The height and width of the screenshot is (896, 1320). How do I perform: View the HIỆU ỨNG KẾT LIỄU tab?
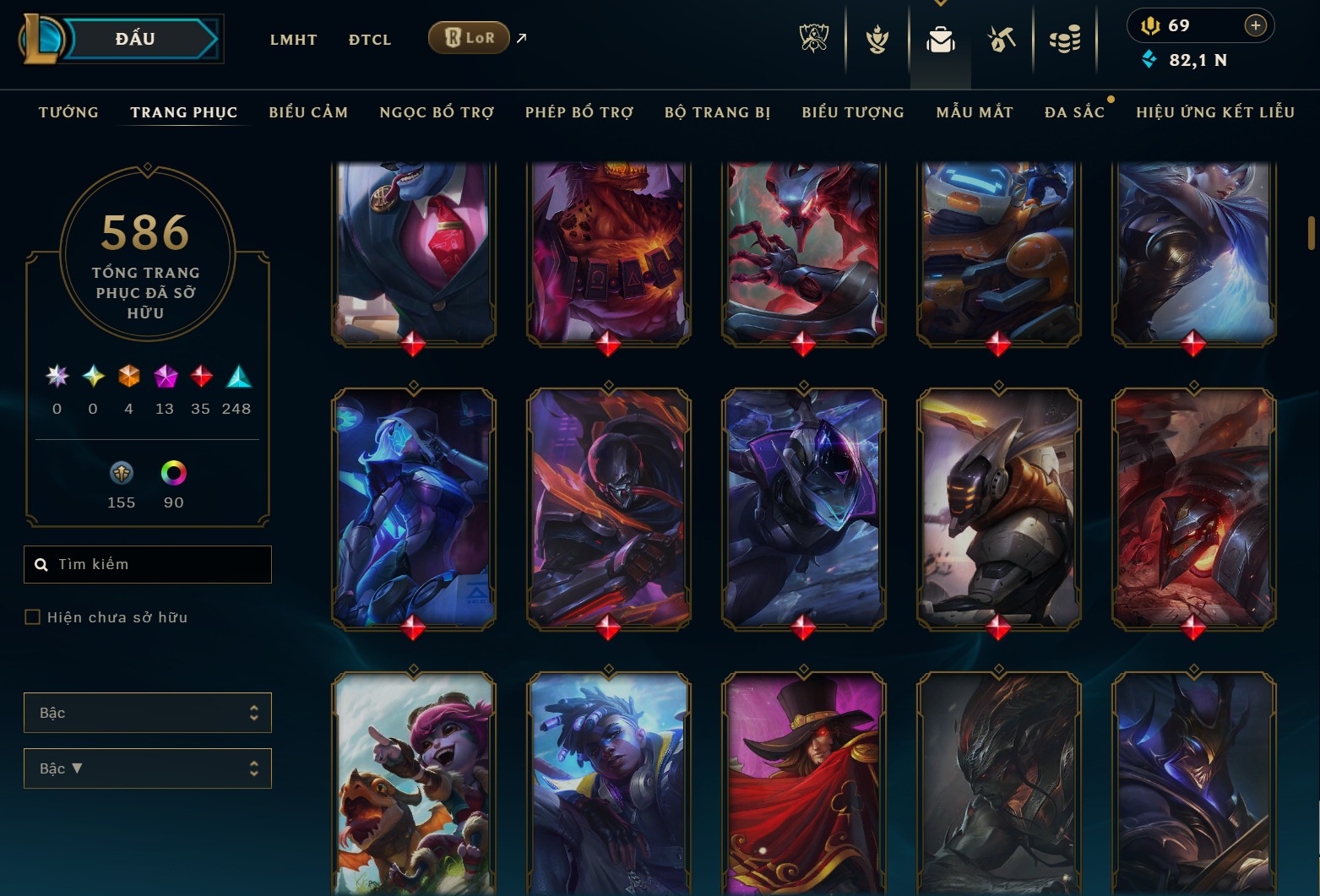[x=1214, y=112]
